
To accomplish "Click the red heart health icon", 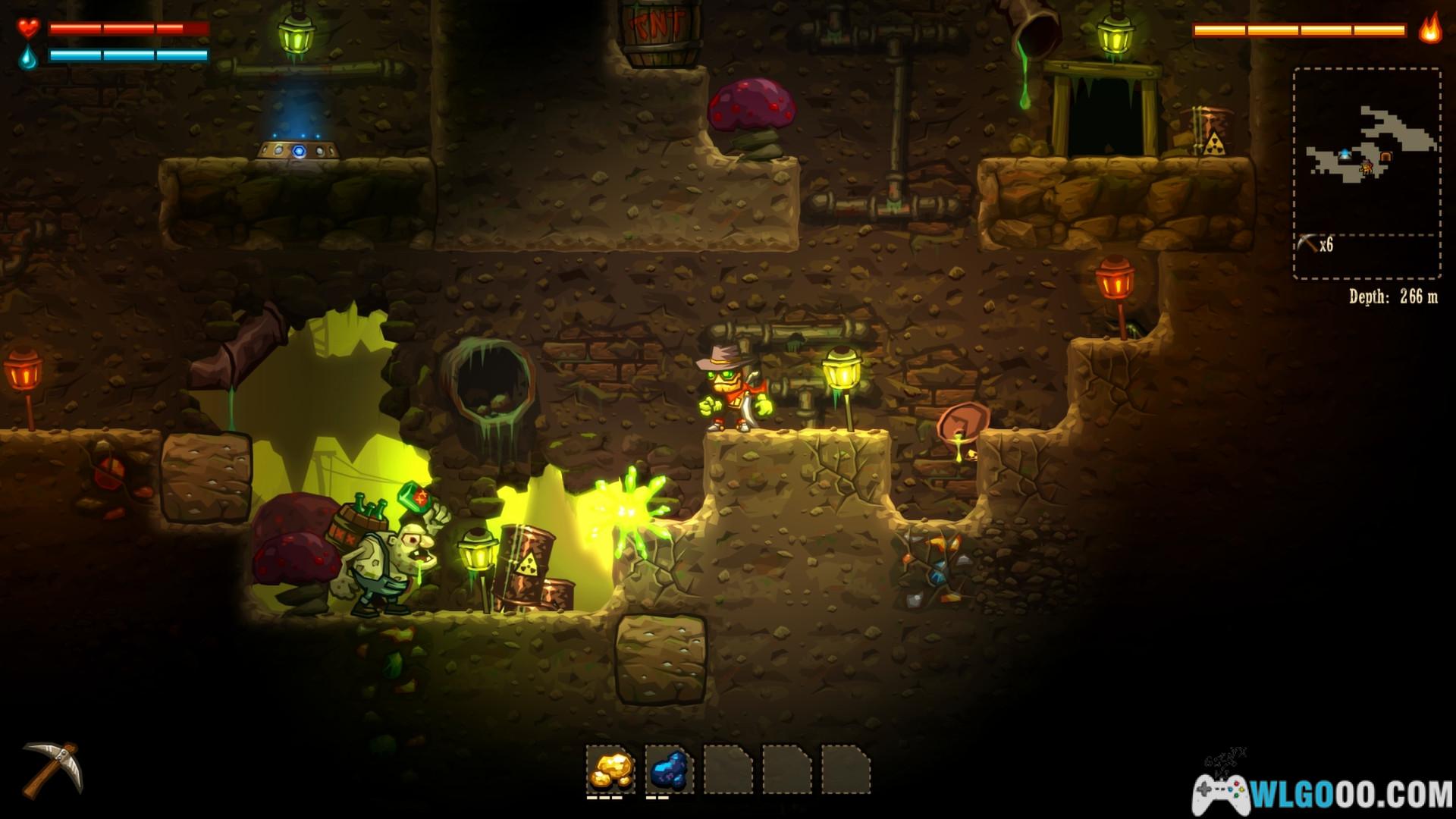I will (29, 29).
